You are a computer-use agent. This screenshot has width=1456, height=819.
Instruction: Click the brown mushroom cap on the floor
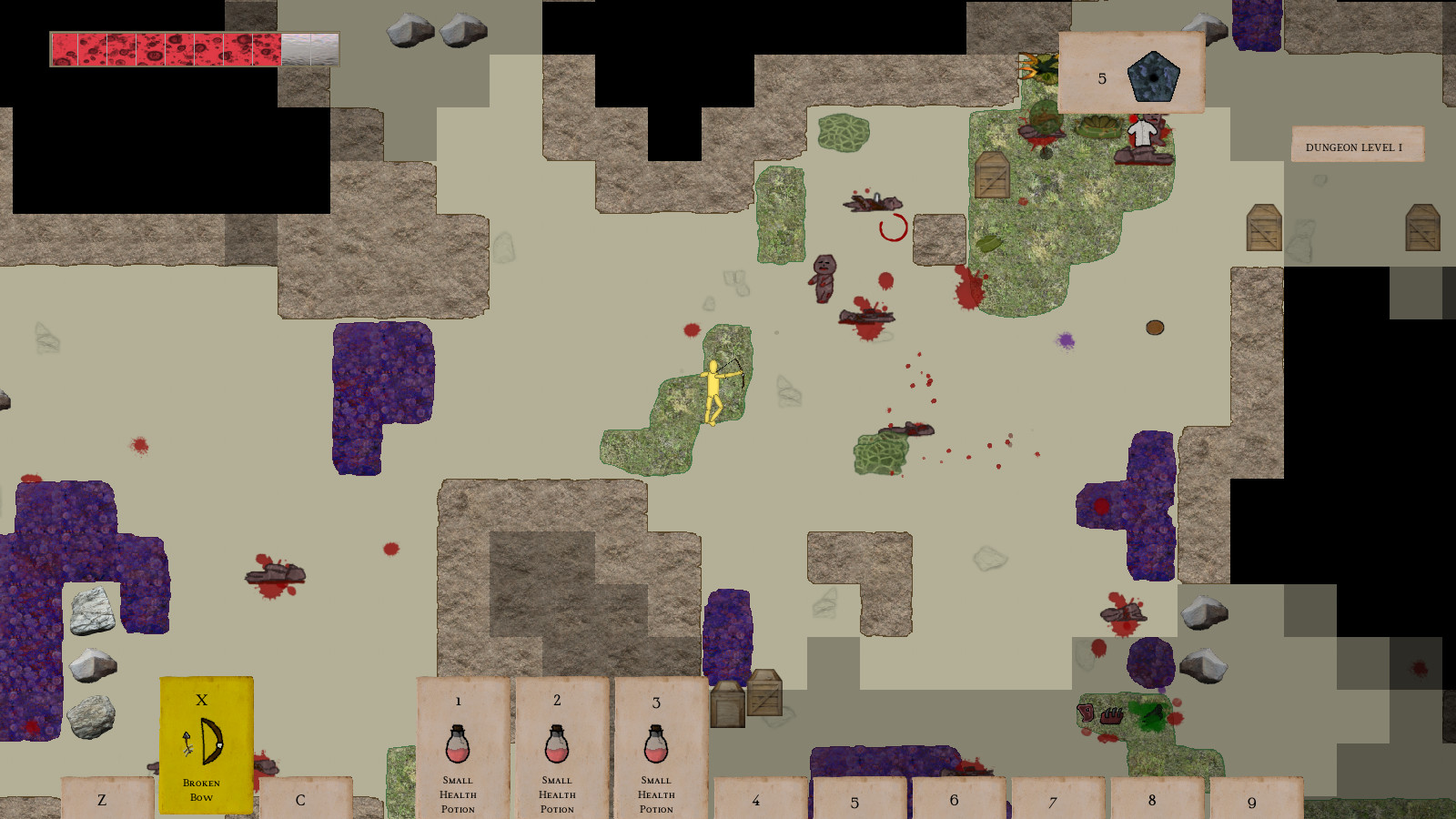click(x=1154, y=328)
